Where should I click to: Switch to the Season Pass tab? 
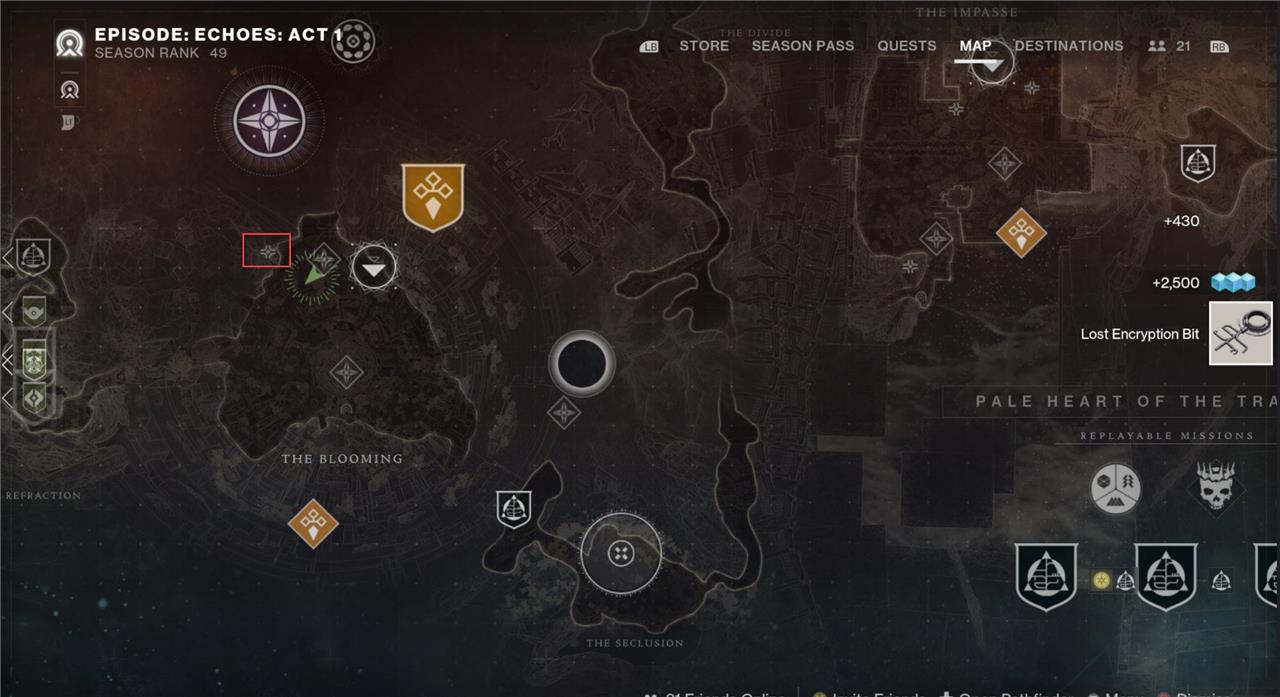(802, 46)
